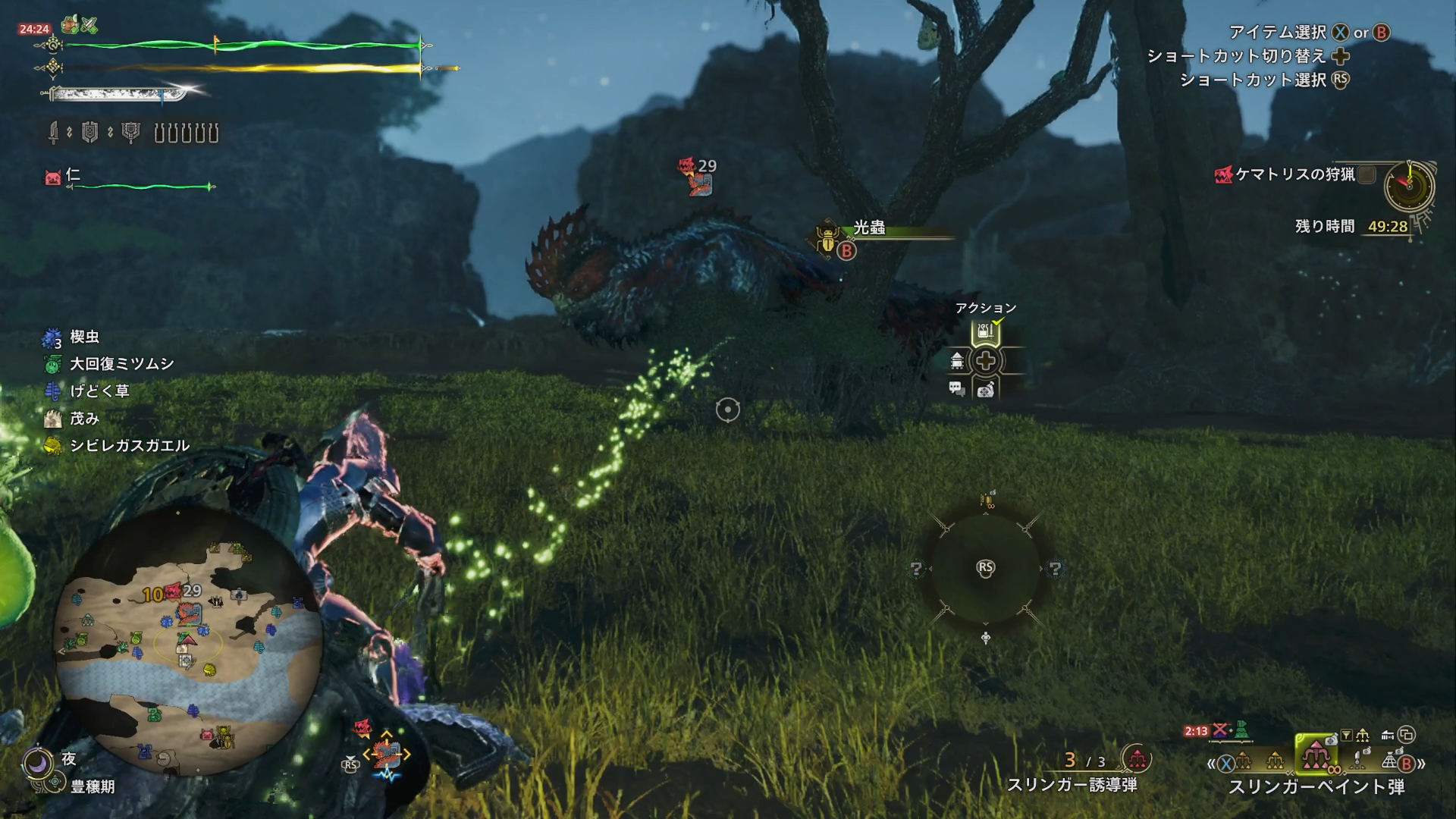The height and width of the screenshot is (819, 1456).
Task: Choose the tent icon in action shortcuts
Action: [957, 361]
